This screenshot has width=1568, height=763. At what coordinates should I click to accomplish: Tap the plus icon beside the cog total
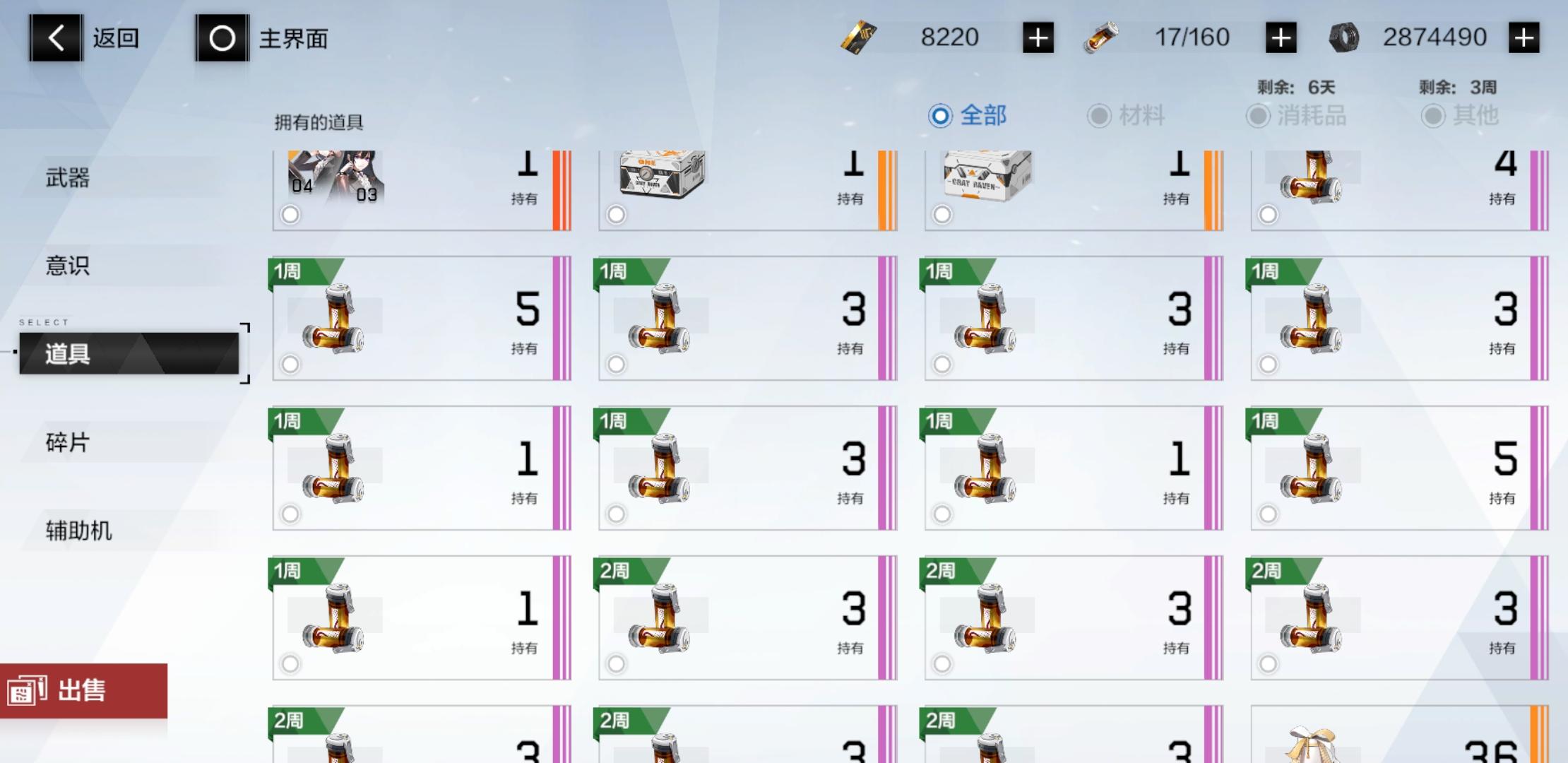(1526, 37)
